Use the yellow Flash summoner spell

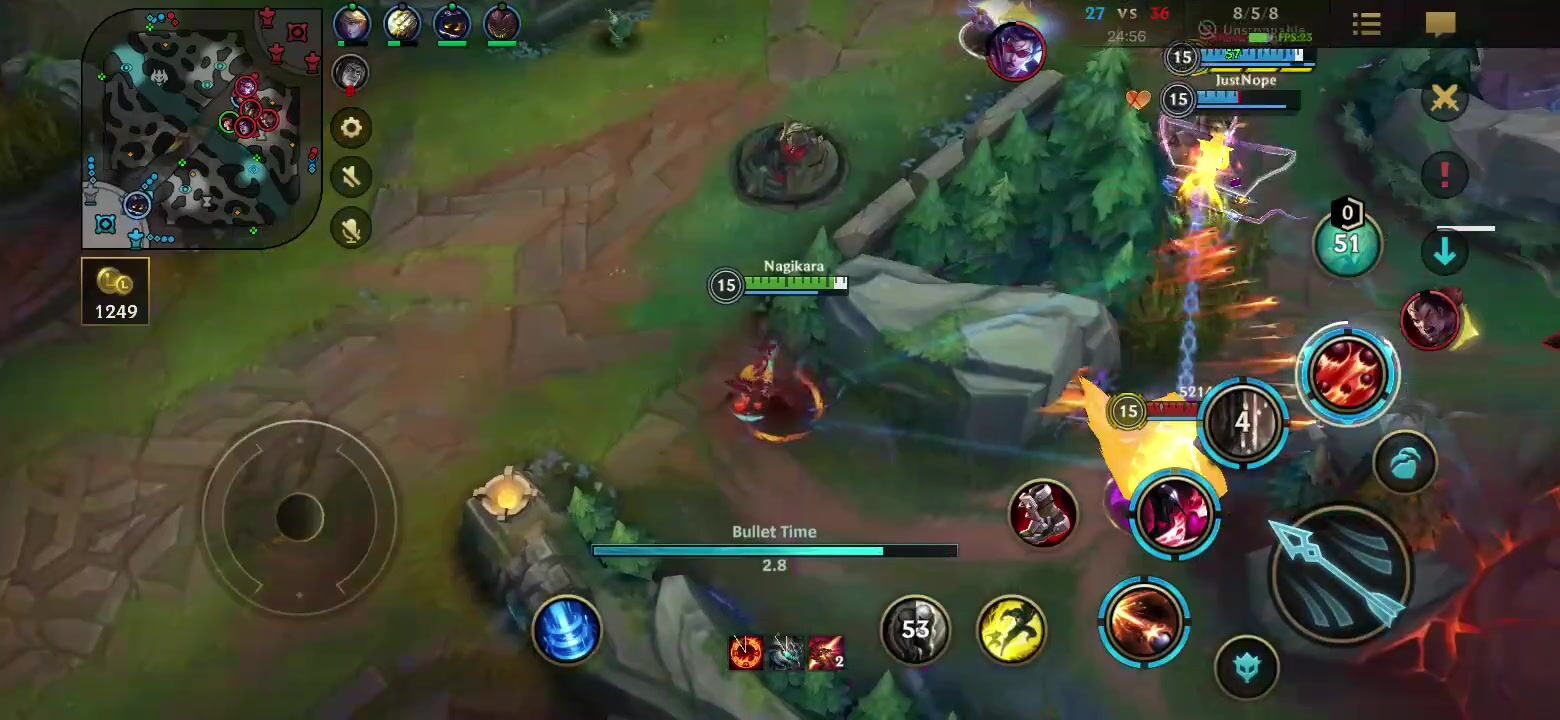(x=1011, y=629)
